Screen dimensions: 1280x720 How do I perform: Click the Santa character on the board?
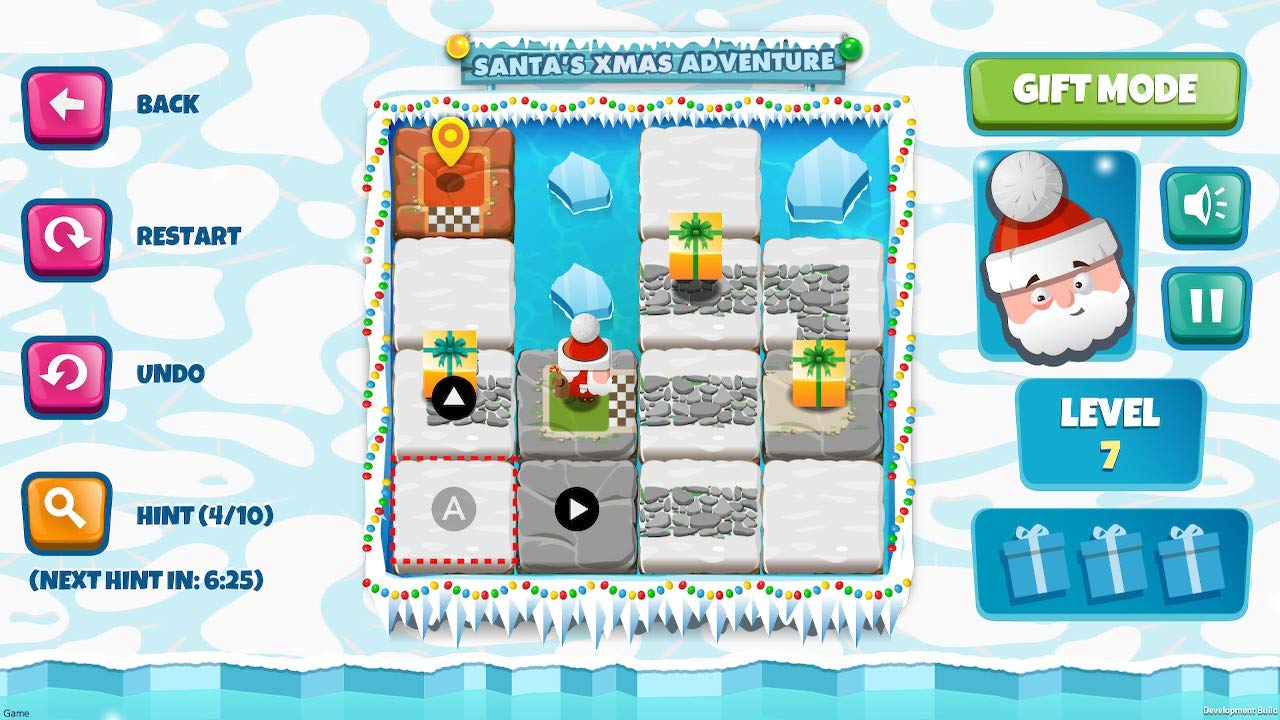583,370
